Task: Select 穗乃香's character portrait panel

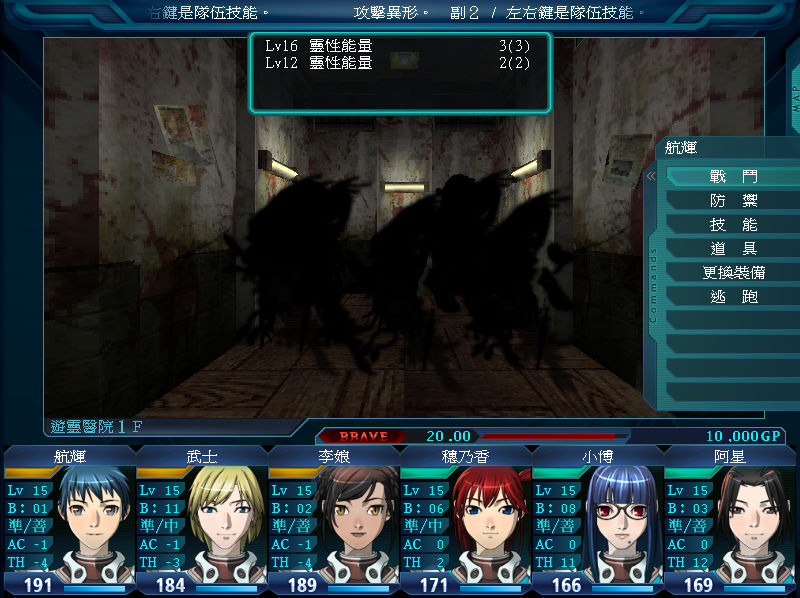Action: [466, 520]
